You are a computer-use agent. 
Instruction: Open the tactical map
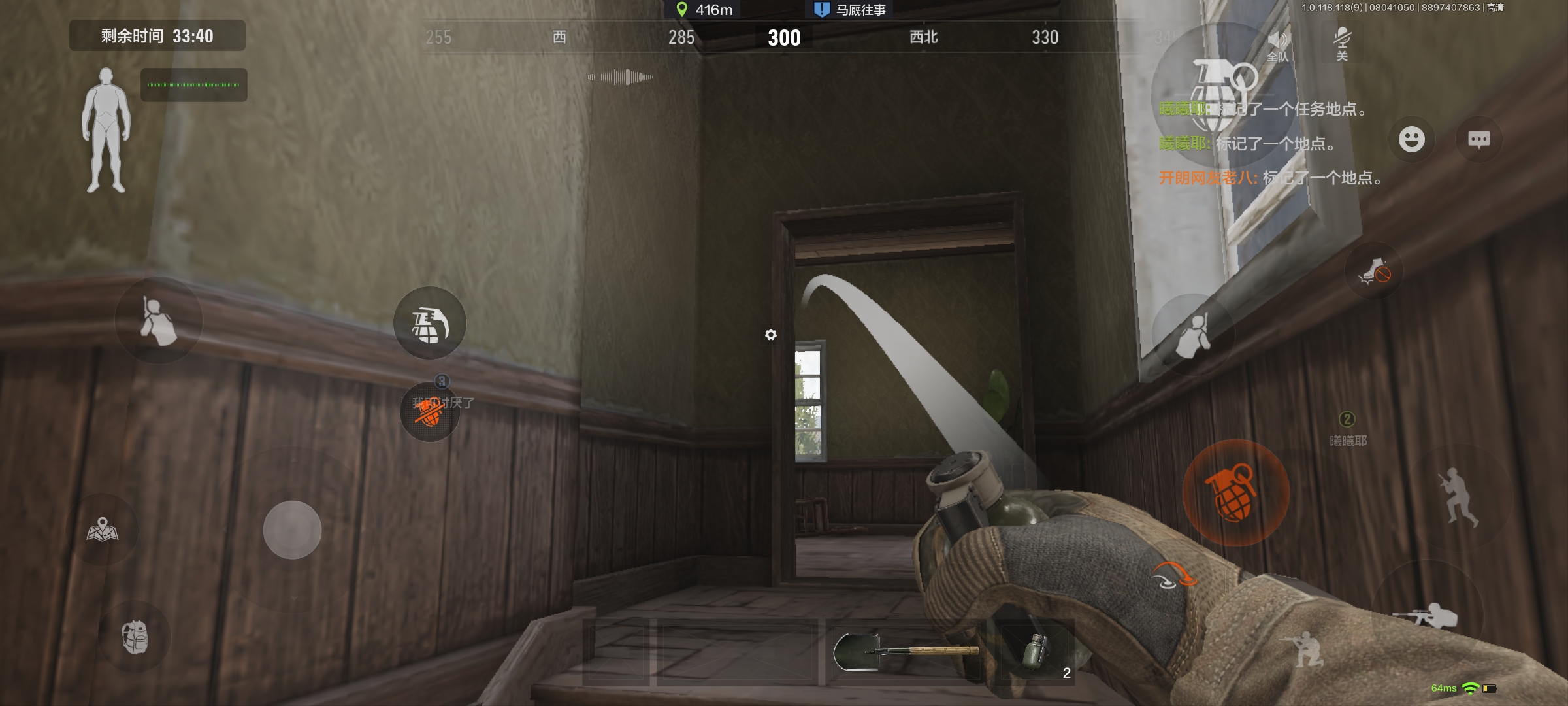click(103, 529)
